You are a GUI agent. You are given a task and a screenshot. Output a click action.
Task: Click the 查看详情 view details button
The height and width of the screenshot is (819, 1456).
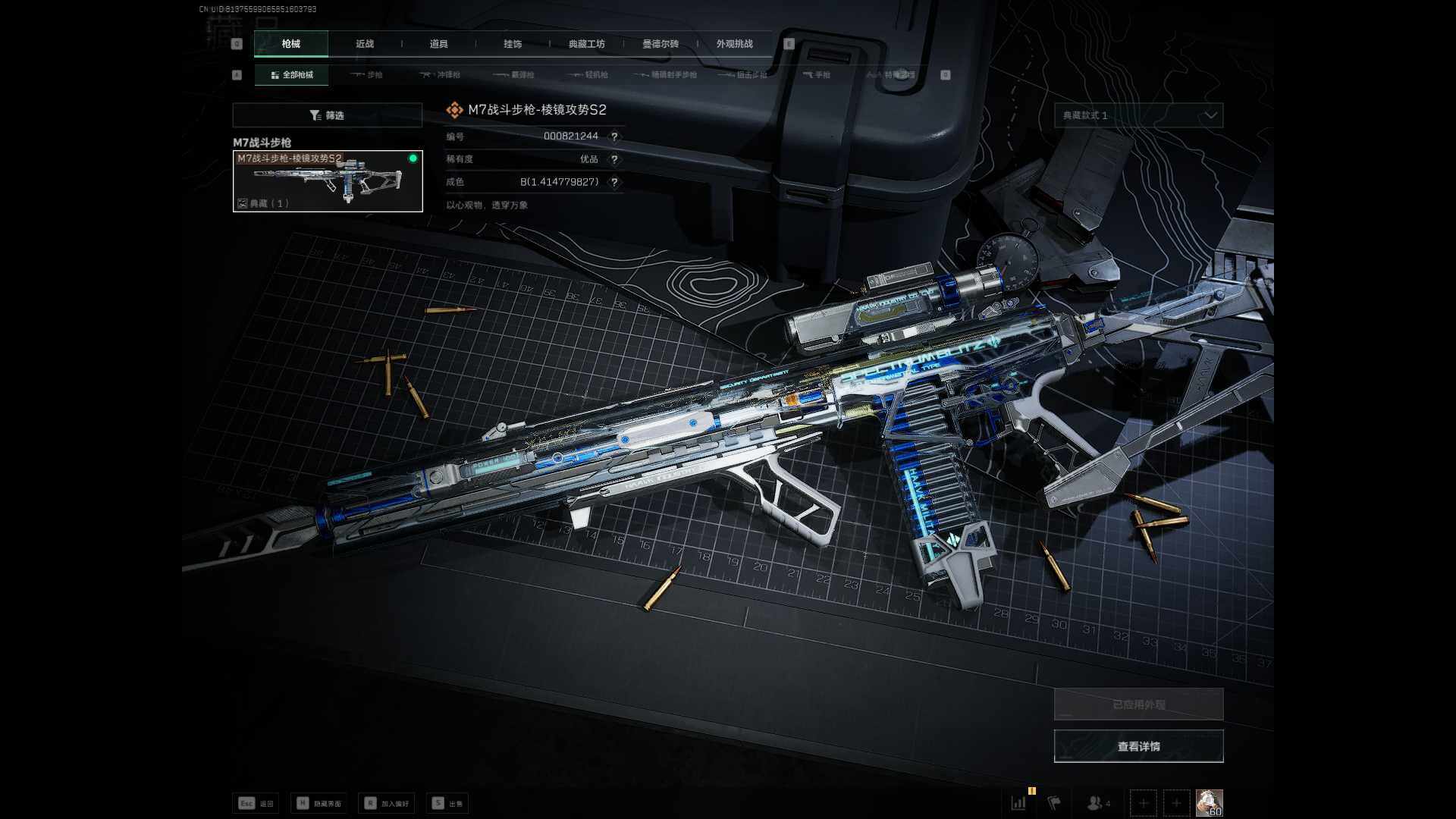(x=1138, y=746)
